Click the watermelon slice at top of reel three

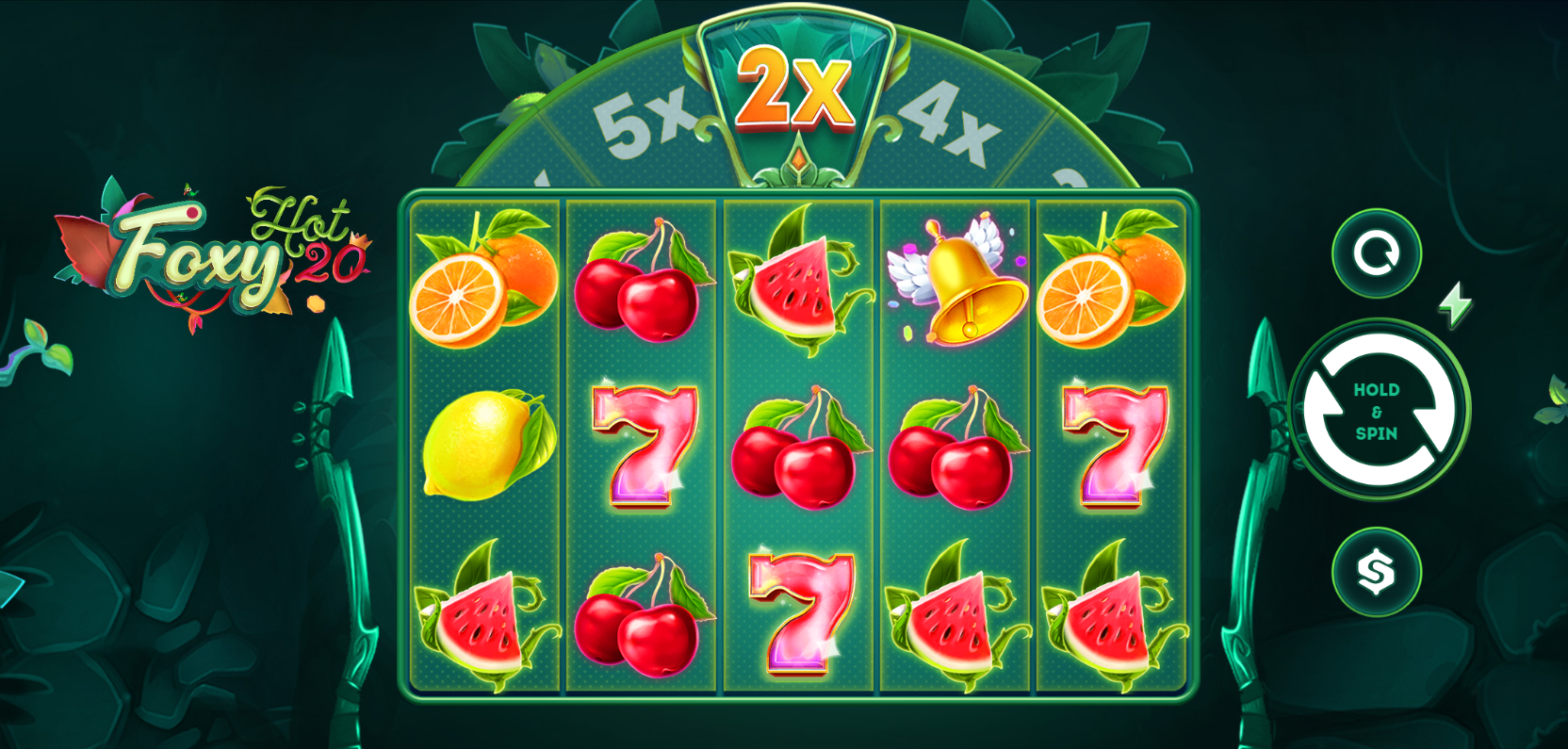tap(796, 283)
